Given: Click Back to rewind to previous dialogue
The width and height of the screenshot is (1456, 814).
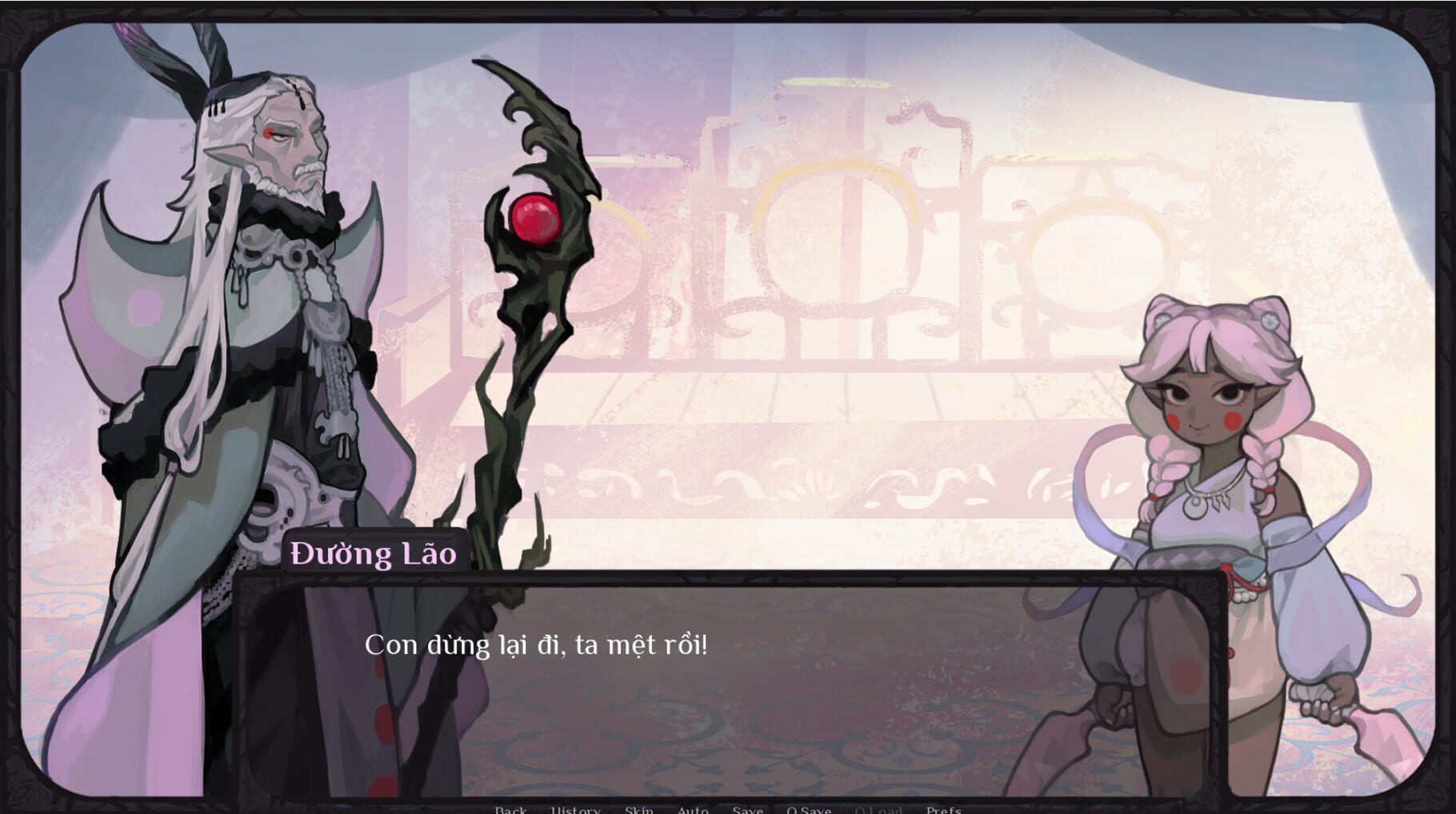Looking at the screenshot, I should pyautogui.click(x=510, y=810).
